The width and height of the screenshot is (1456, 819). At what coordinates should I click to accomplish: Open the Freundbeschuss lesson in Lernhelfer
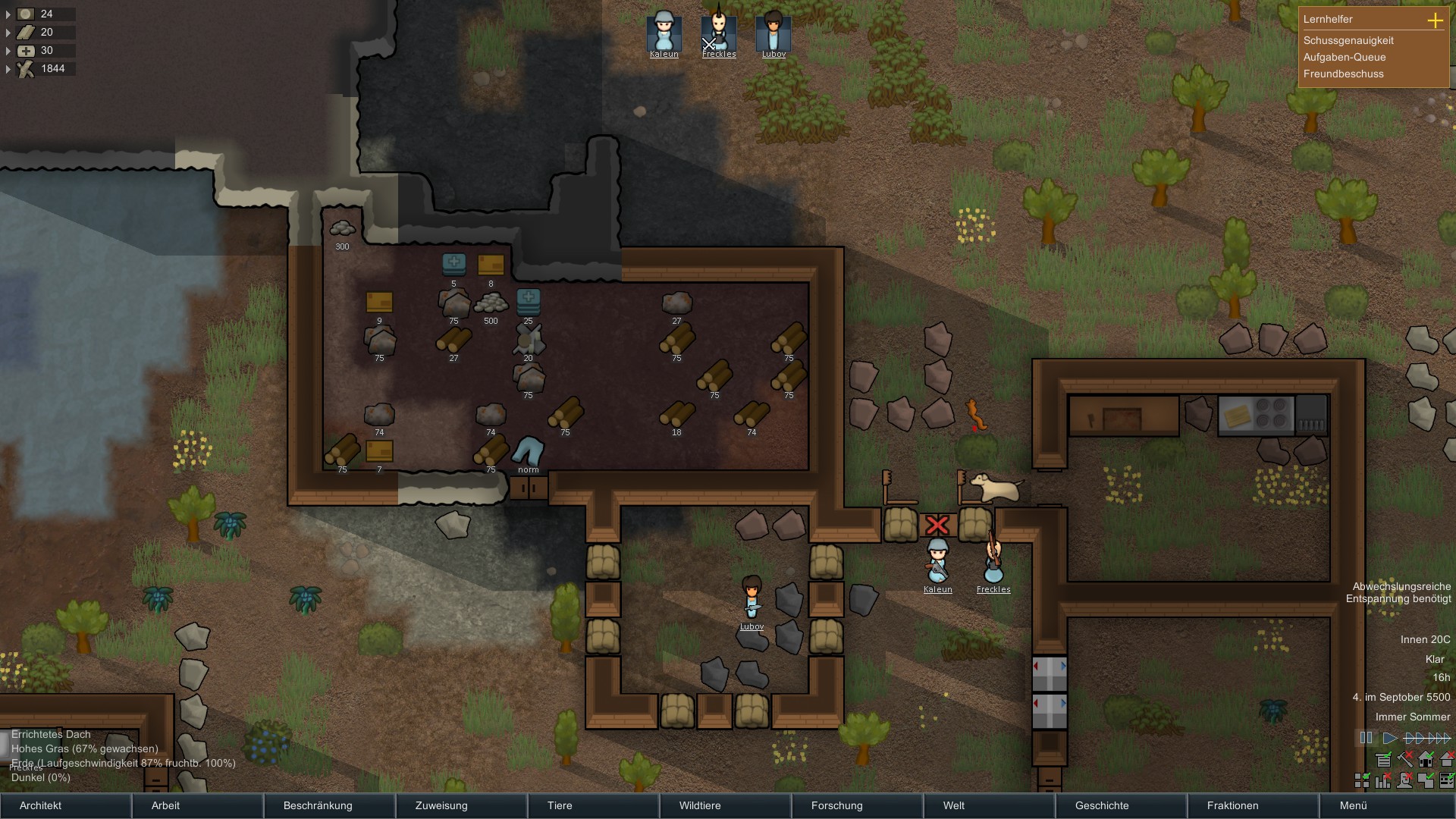point(1343,74)
